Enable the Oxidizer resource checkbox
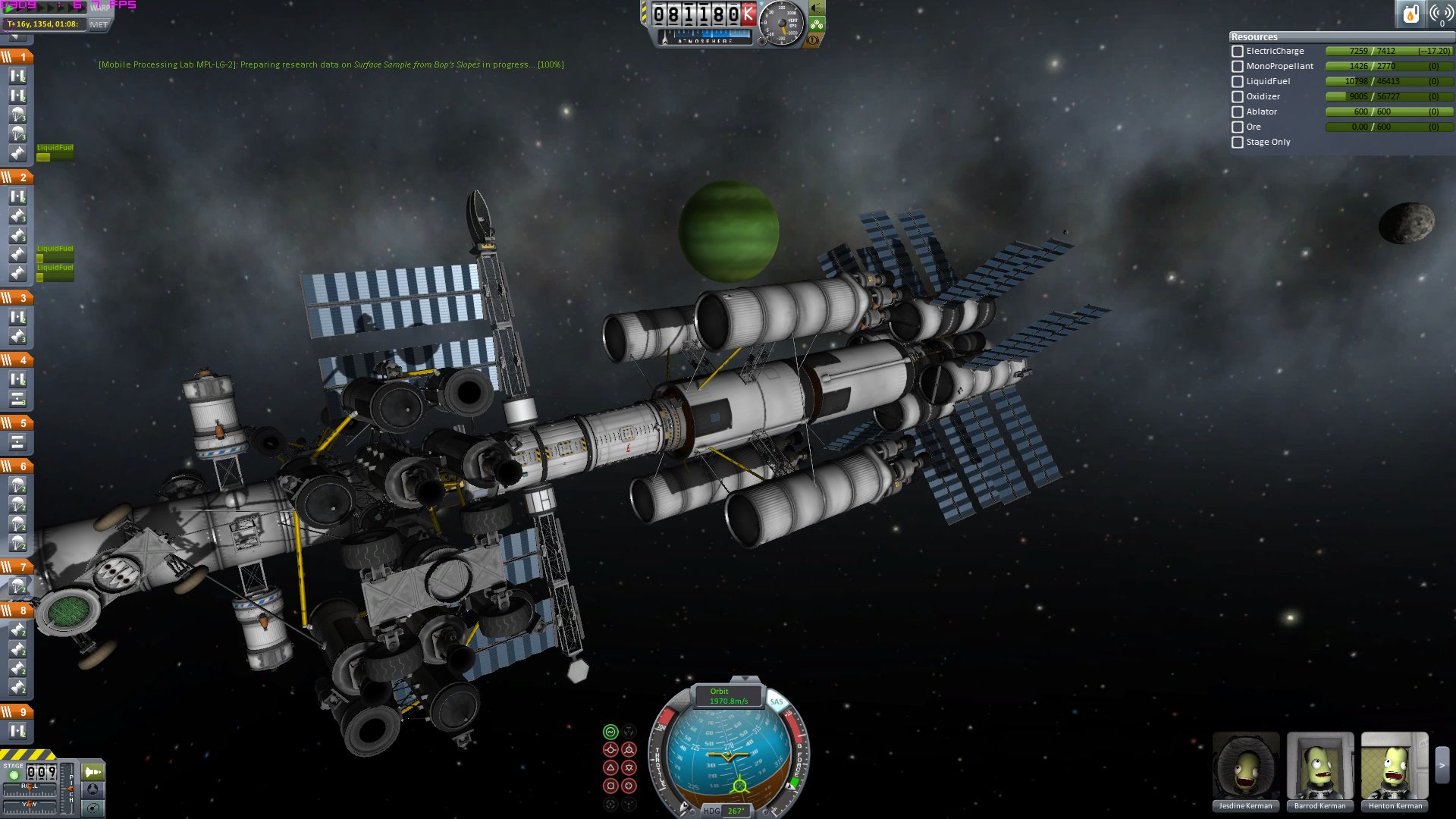The height and width of the screenshot is (819, 1456). click(1238, 97)
